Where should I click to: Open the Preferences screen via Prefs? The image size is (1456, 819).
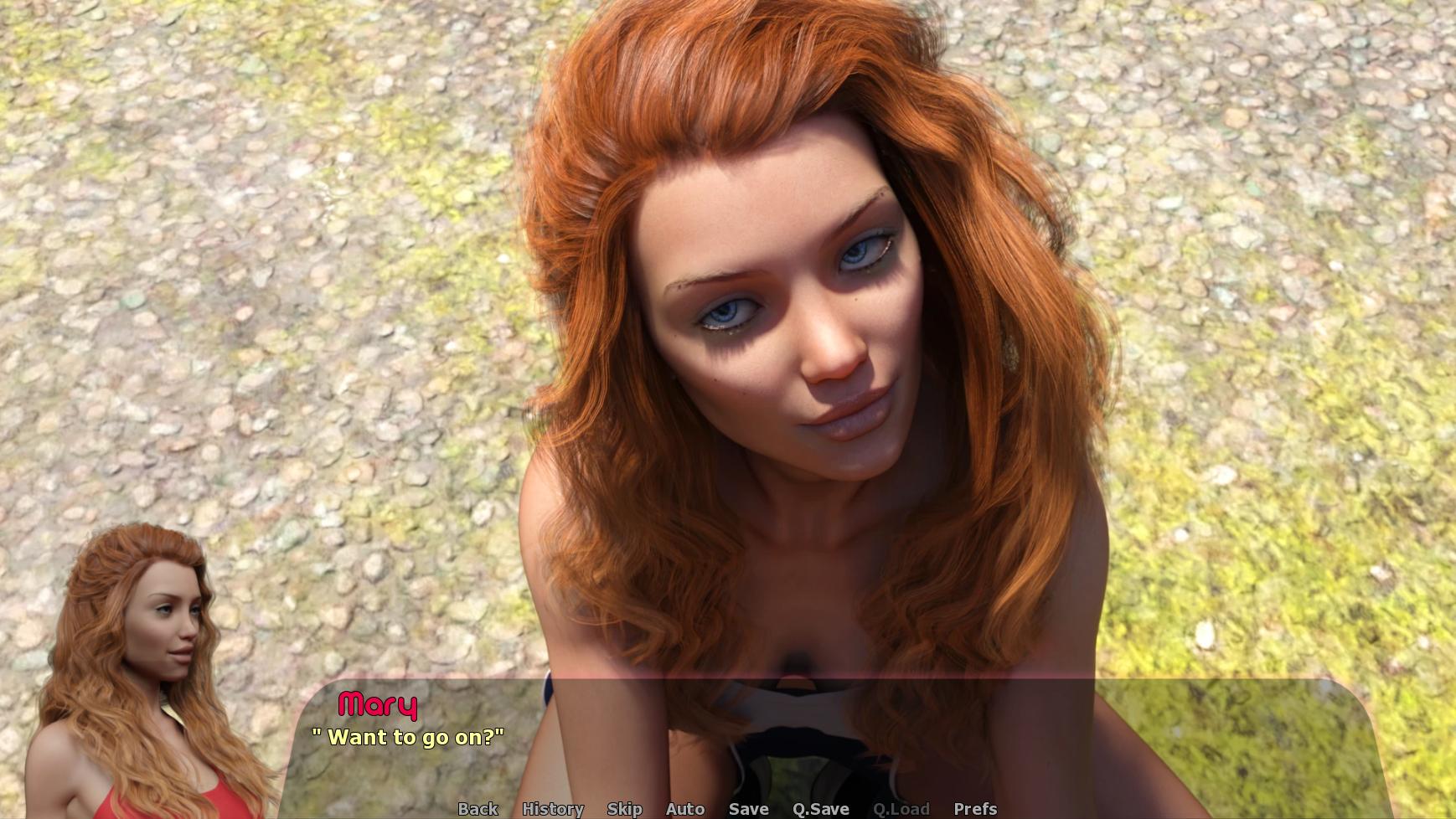pyautogui.click(x=974, y=809)
